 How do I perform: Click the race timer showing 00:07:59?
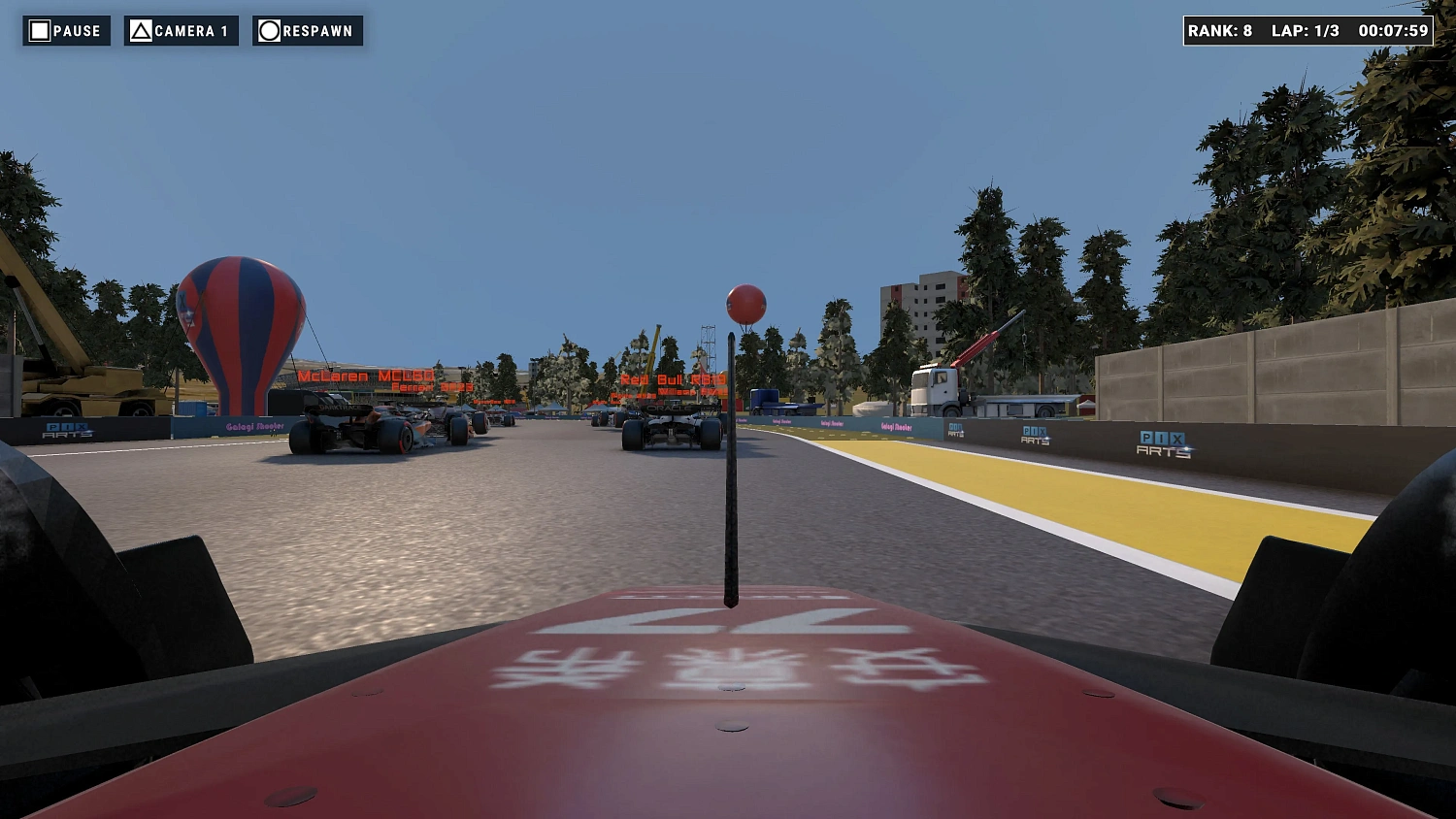[1394, 30]
